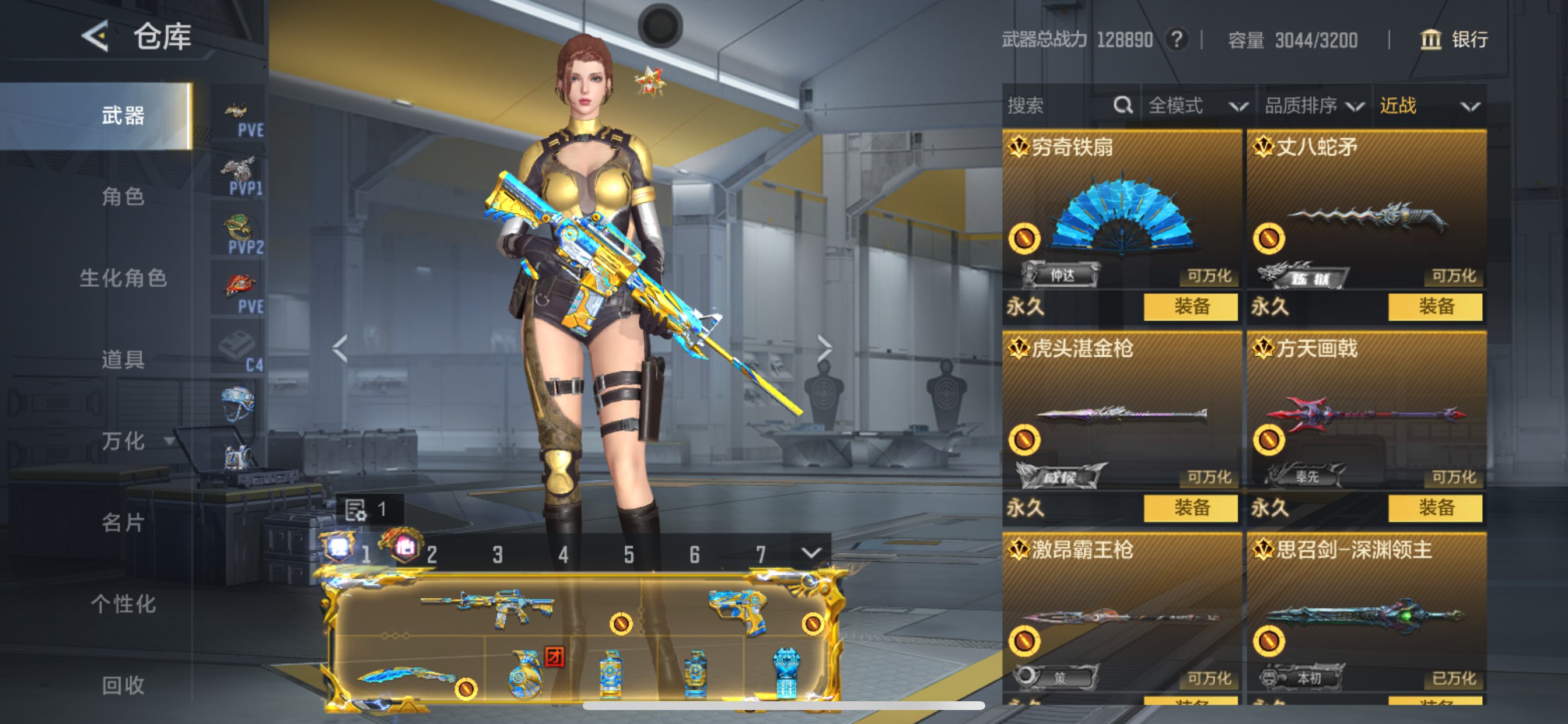Select the PVE weapon filter icon
The width and height of the screenshot is (1568, 724).
click(239, 110)
